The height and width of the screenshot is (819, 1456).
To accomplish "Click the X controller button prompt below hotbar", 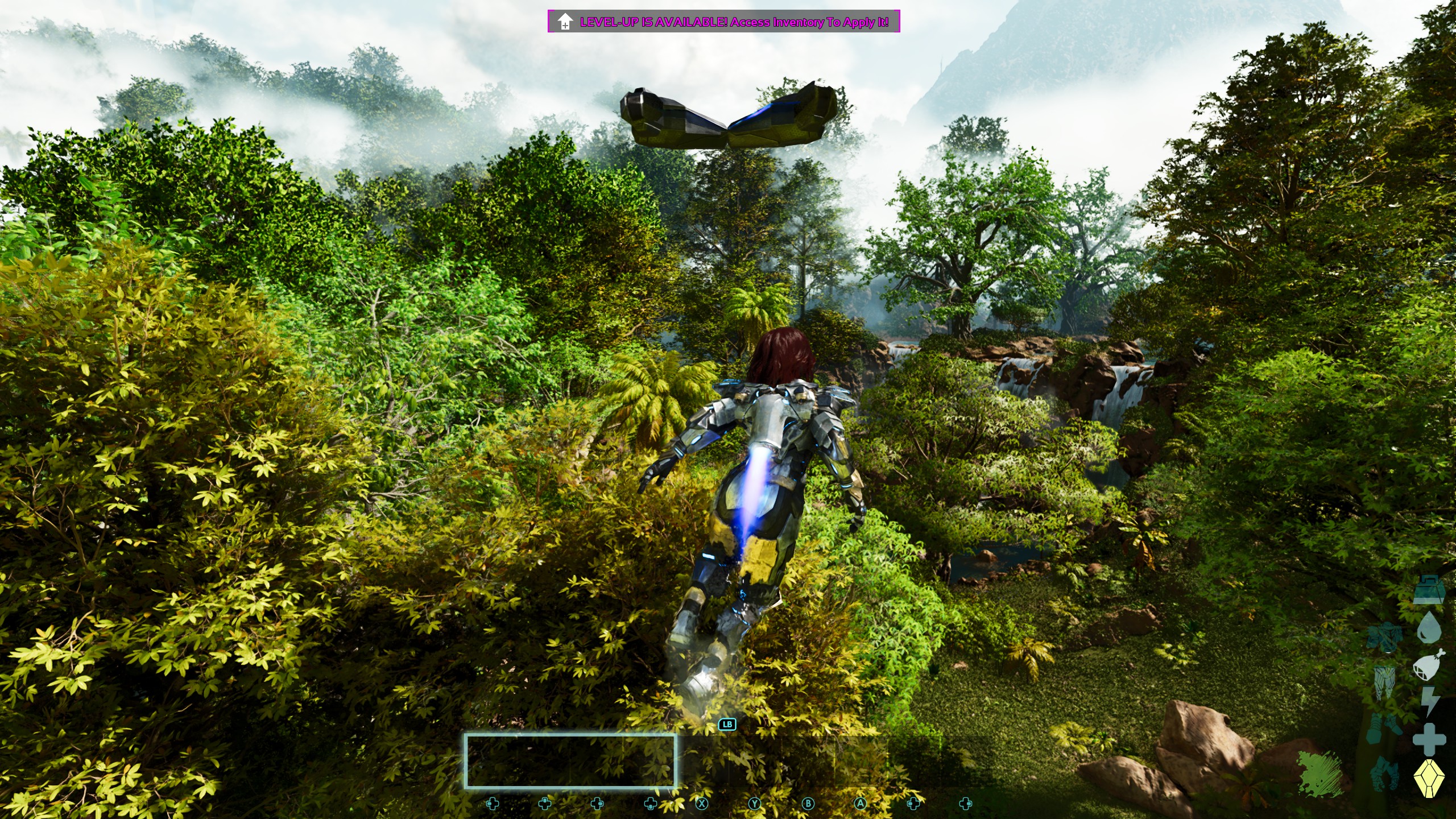I will 702,804.
